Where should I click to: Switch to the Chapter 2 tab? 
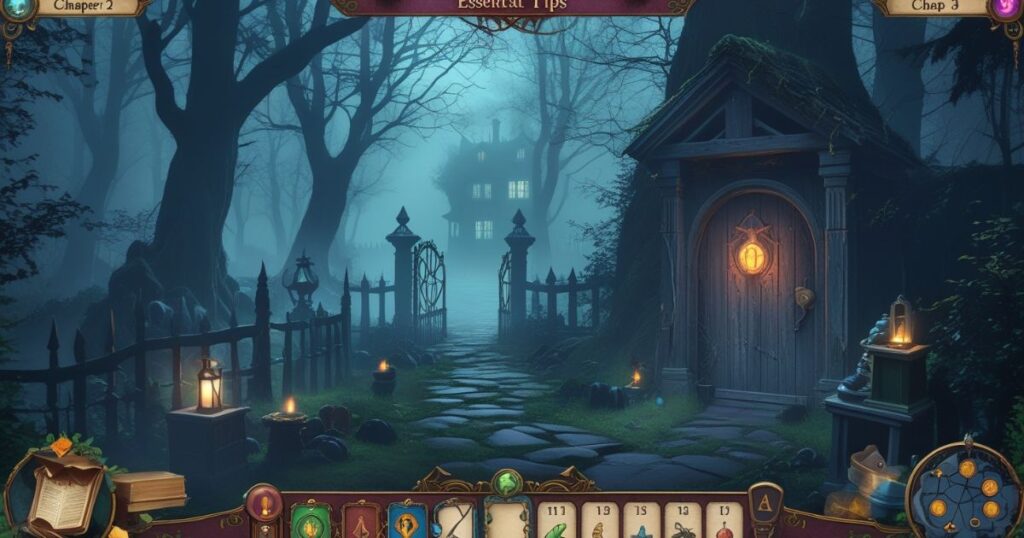point(84,6)
